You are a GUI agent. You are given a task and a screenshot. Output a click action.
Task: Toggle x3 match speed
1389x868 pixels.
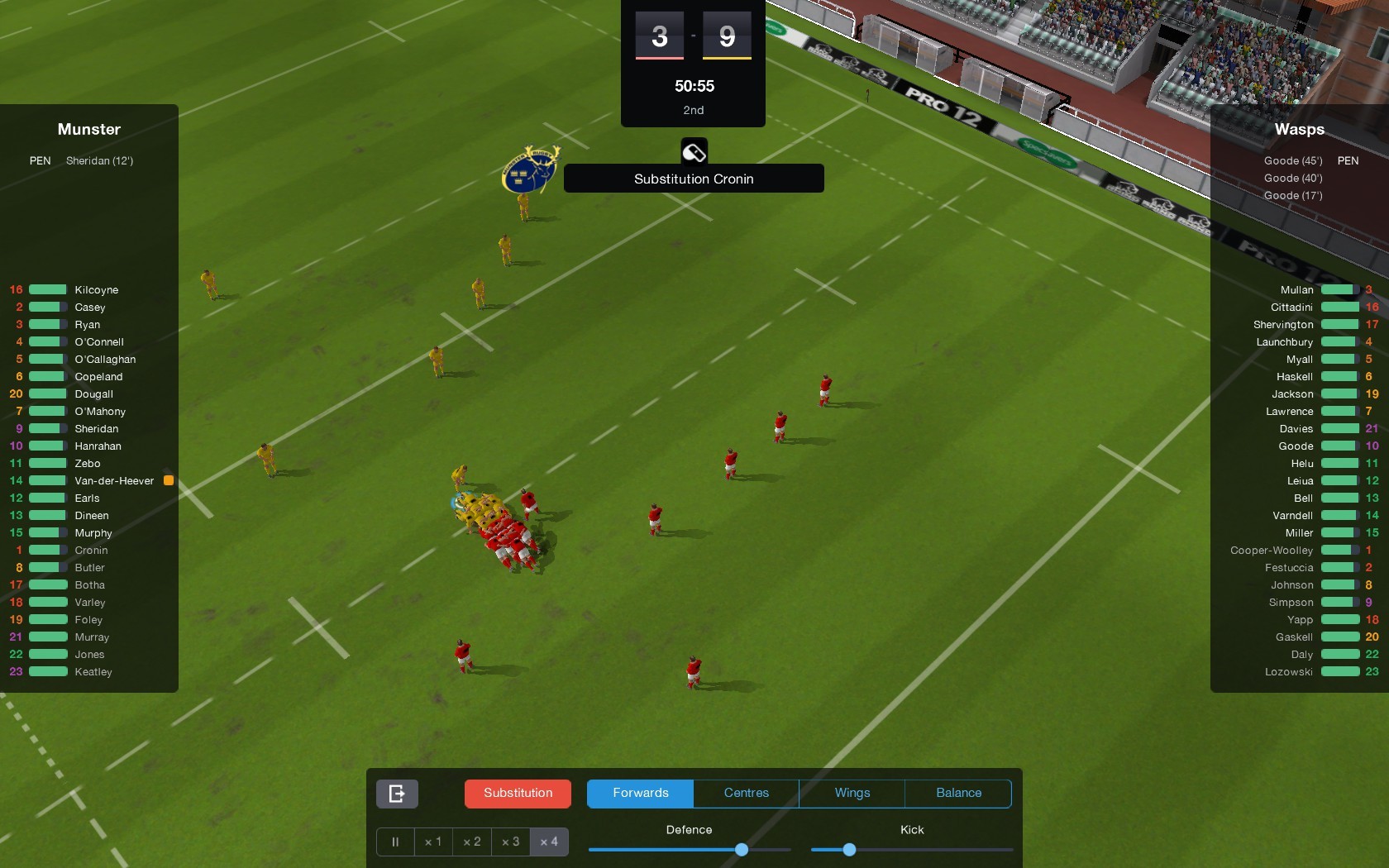click(x=510, y=842)
